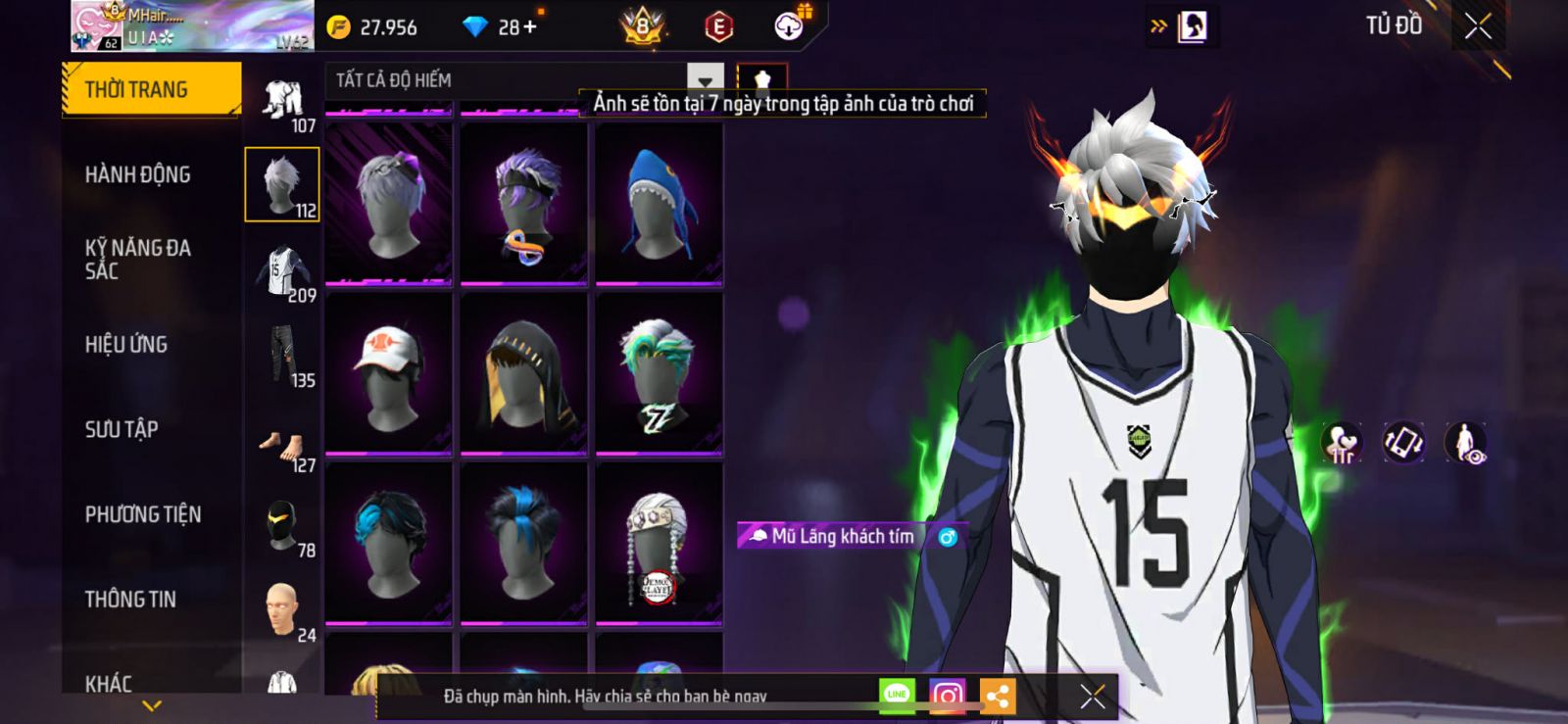
Task: Close the wardrobe with the top X
Action: click(x=1477, y=26)
